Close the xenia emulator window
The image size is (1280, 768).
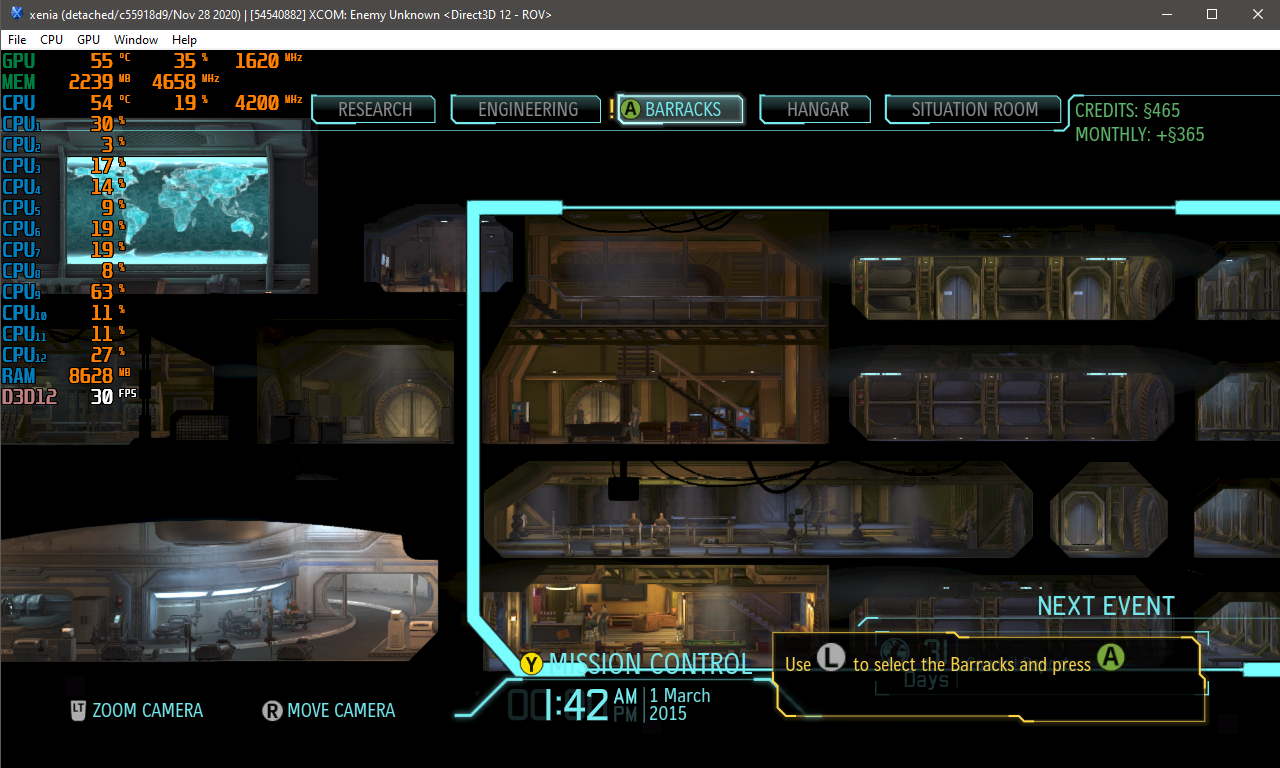click(1257, 14)
